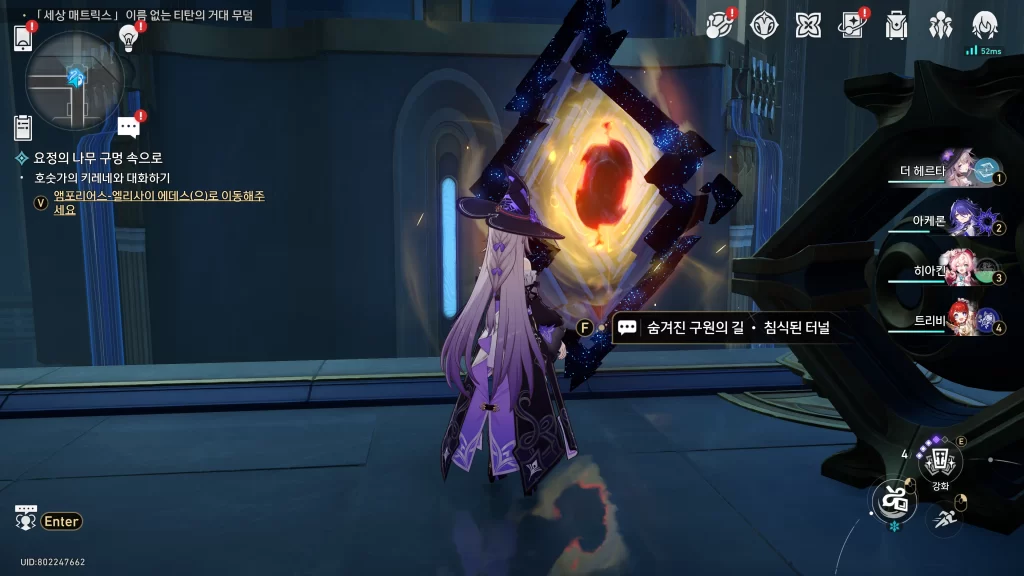Open the star card icon with red alert

(x=852, y=24)
